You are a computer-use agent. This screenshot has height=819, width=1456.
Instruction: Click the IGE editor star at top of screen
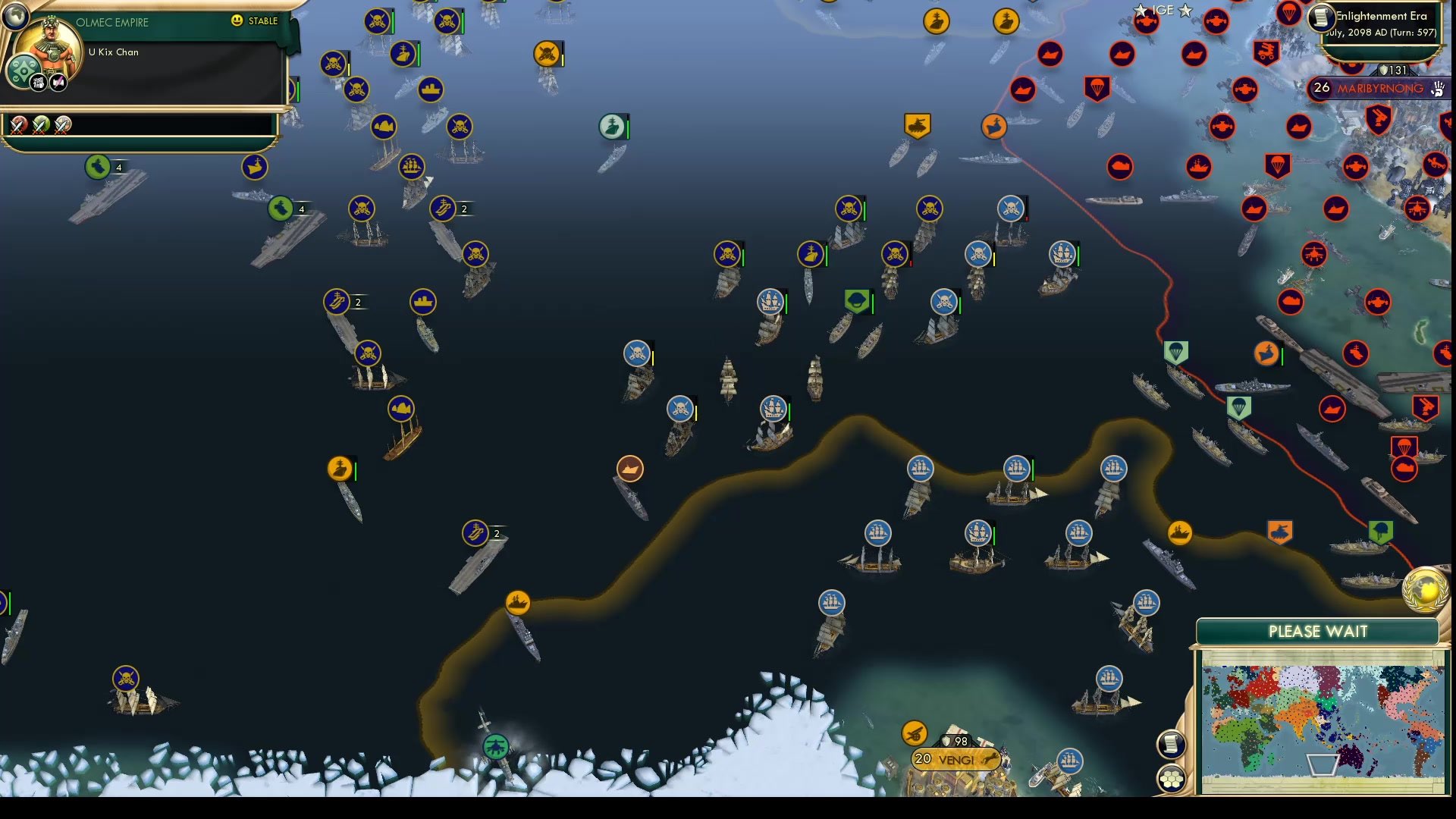click(x=1141, y=10)
